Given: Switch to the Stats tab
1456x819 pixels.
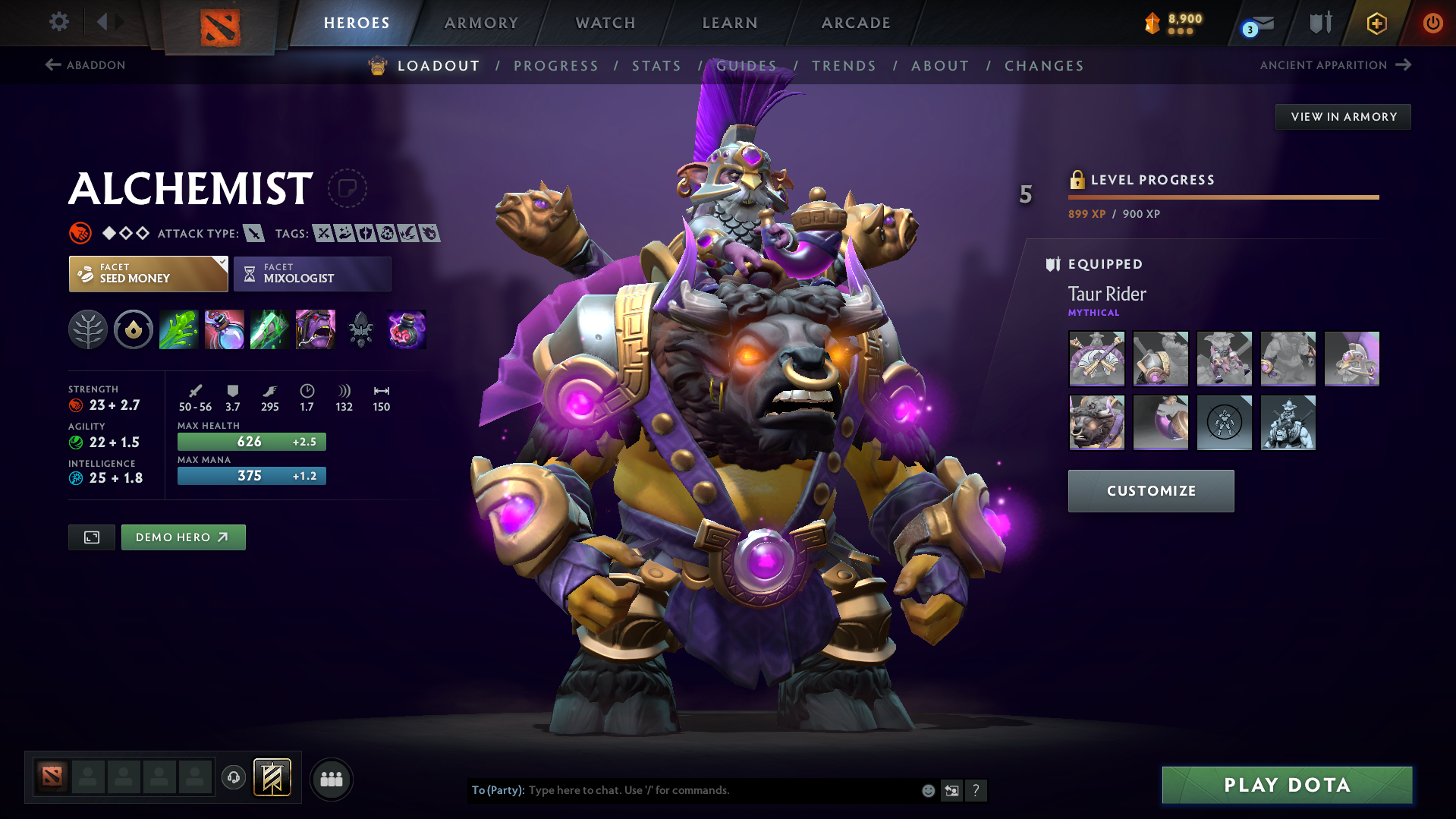Looking at the screenshot, I should click(656, 65).
